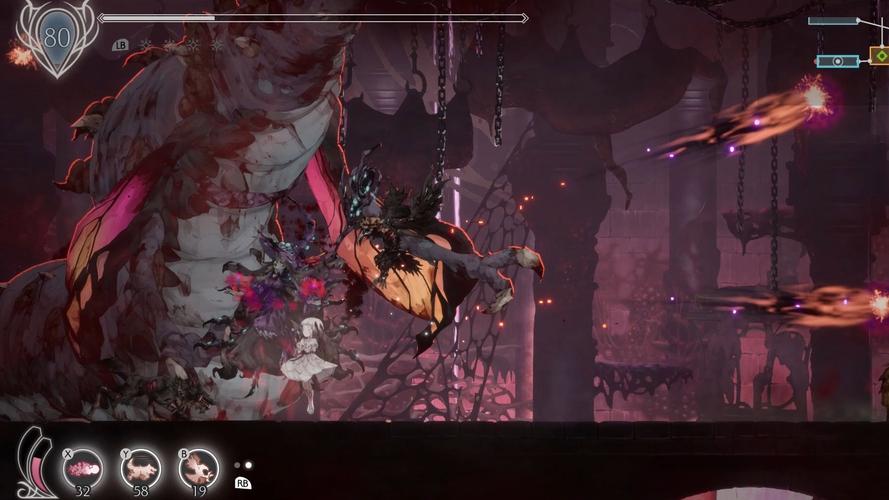
Task: Activate the pink burst spirit skill
Action: tap(83, 468)
